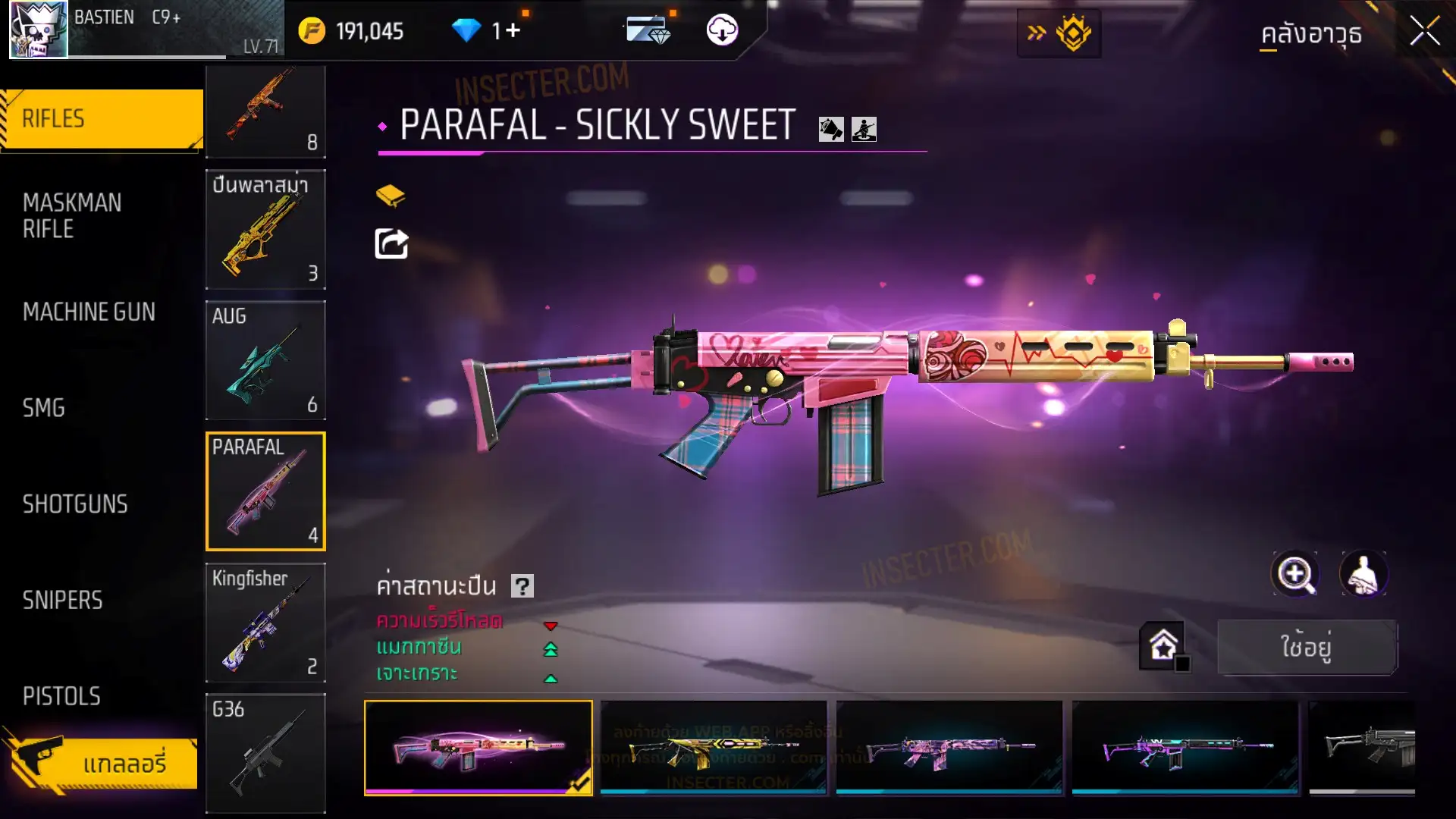Screen dimensions: 1456x819
Task: Open the MACHINE GUN category
Action: 89,312
